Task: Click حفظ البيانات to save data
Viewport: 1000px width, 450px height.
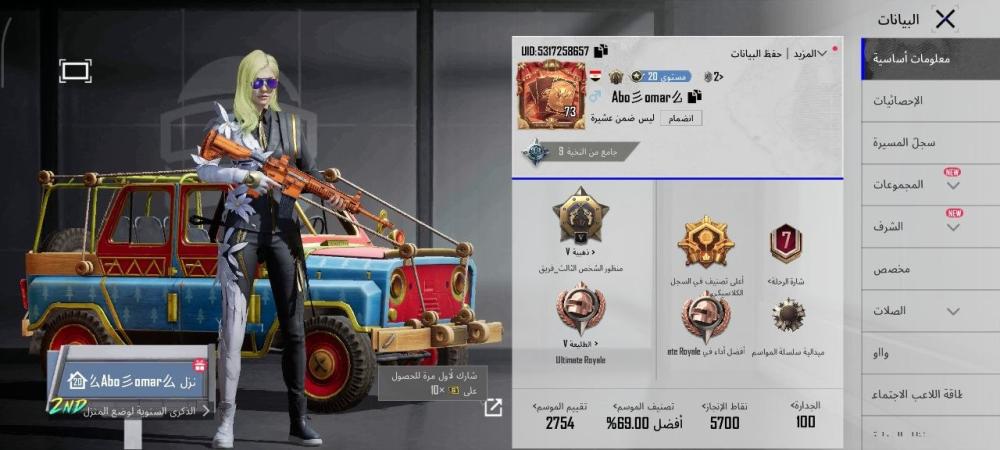Action: tap(757, 53)
